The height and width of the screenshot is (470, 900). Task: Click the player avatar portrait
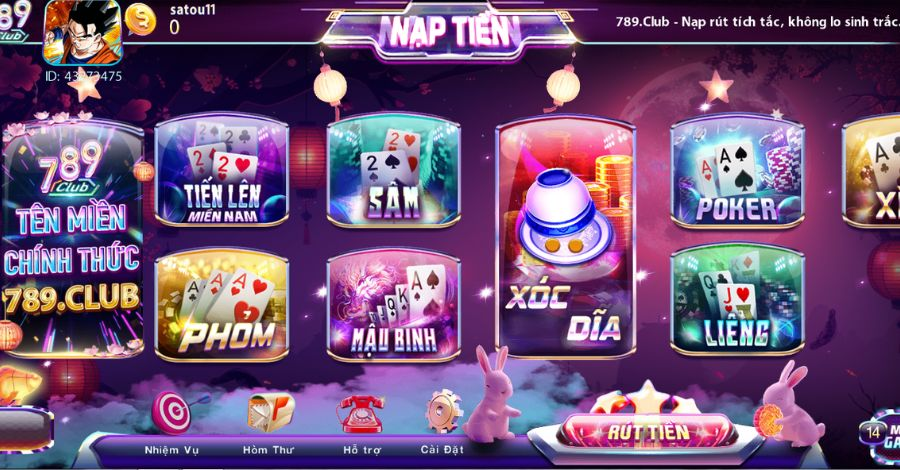coord(82,32)
